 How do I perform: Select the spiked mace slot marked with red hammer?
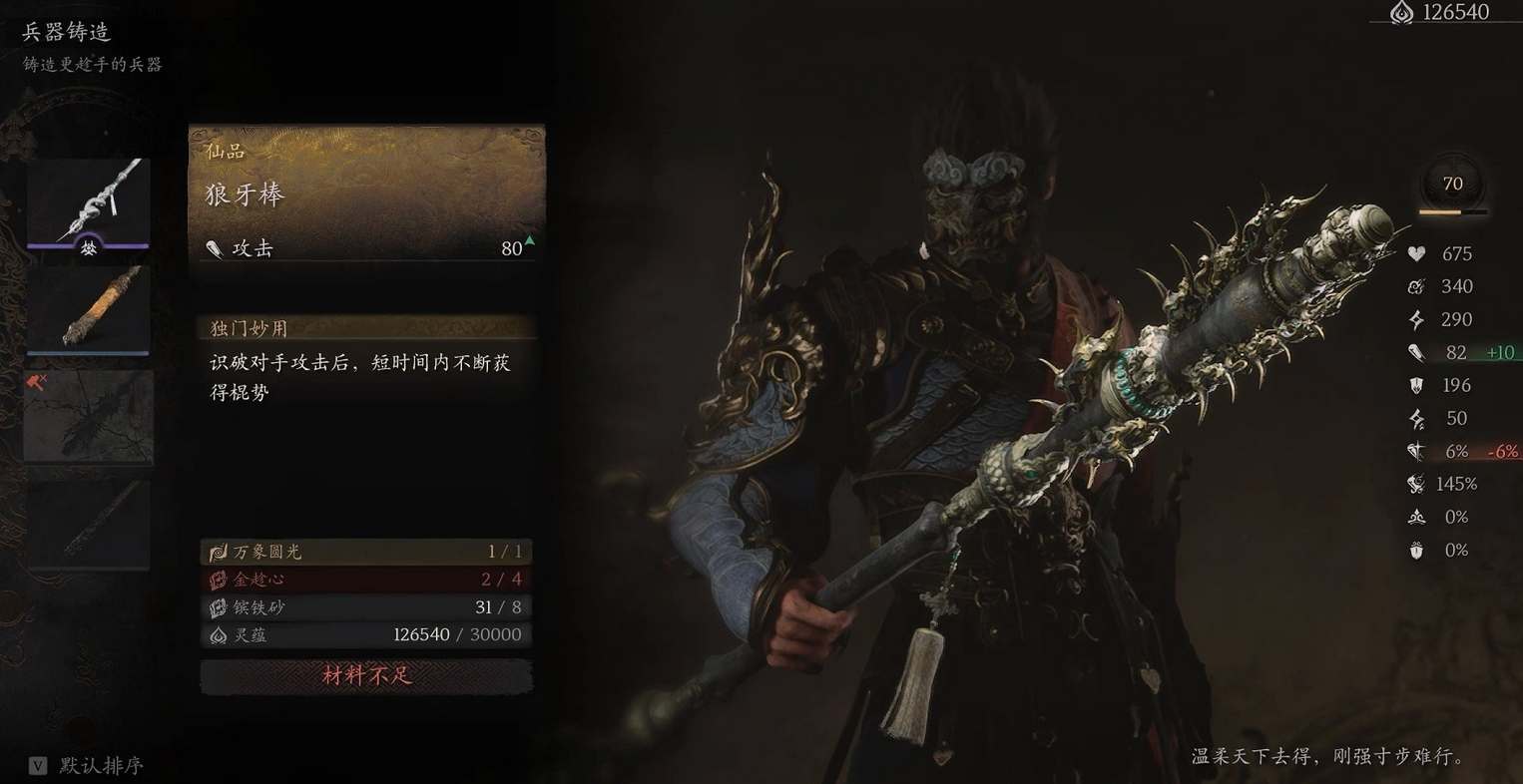[x=88, y=417]
